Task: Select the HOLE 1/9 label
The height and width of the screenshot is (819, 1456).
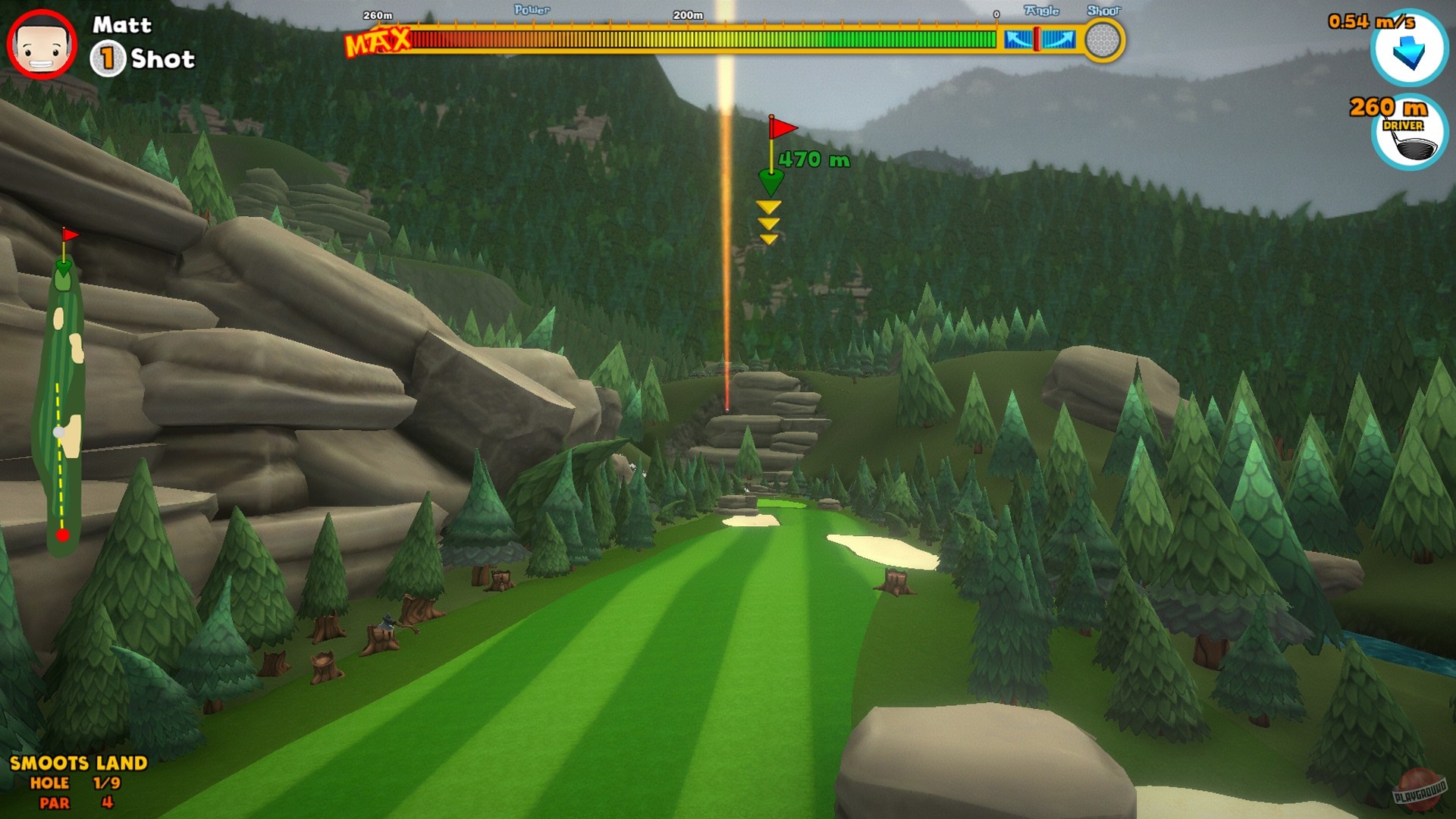Action: coord(76,783)
